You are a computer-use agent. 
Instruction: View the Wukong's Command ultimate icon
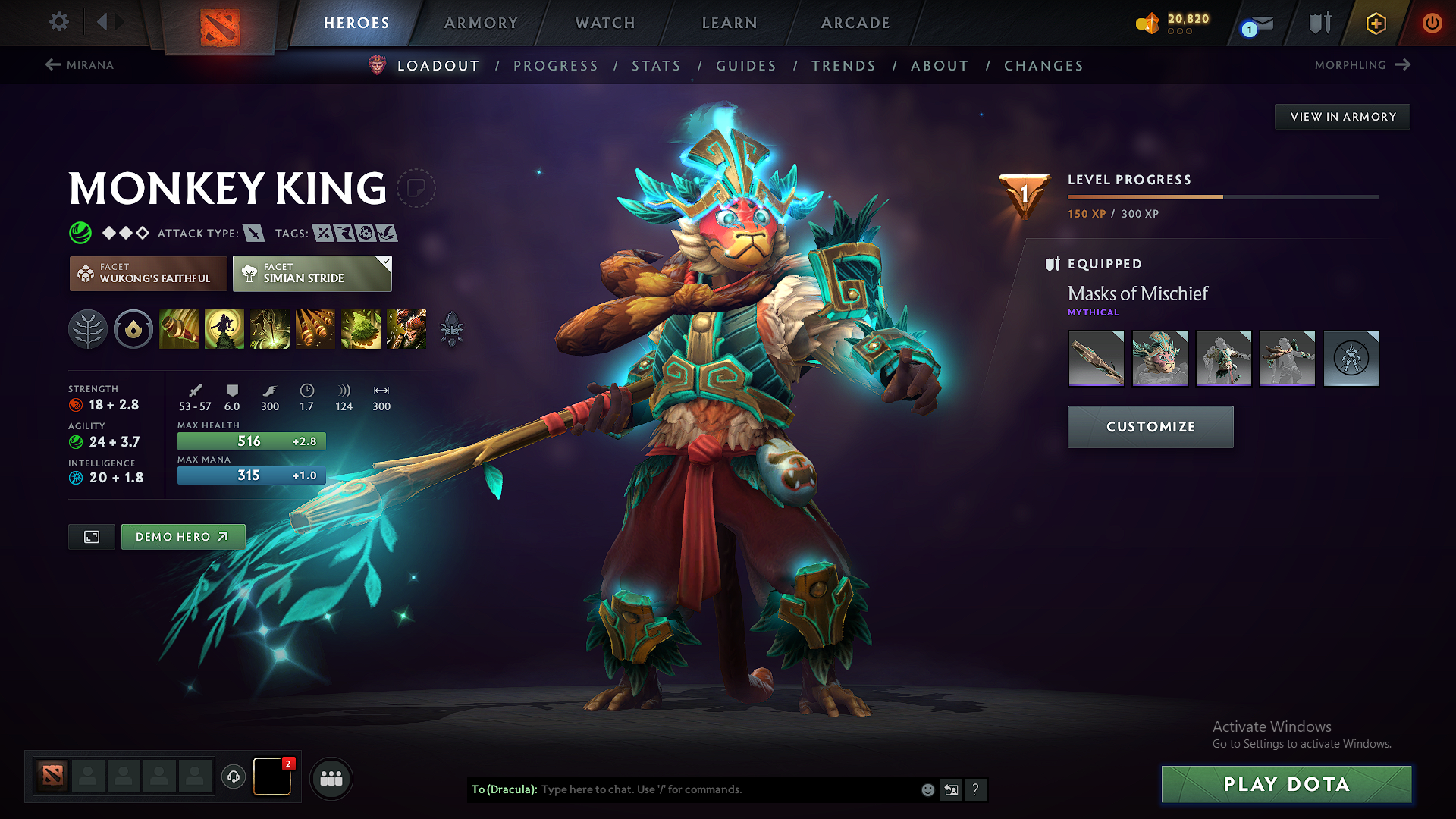[406, 329]
